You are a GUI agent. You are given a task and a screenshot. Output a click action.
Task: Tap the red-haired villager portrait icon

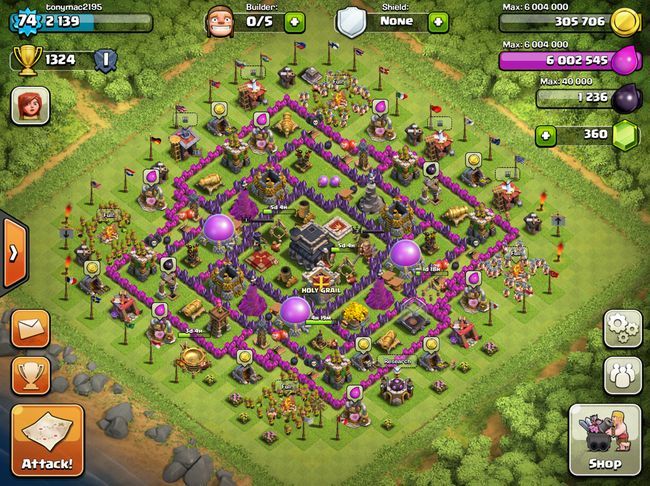point(30,106)
